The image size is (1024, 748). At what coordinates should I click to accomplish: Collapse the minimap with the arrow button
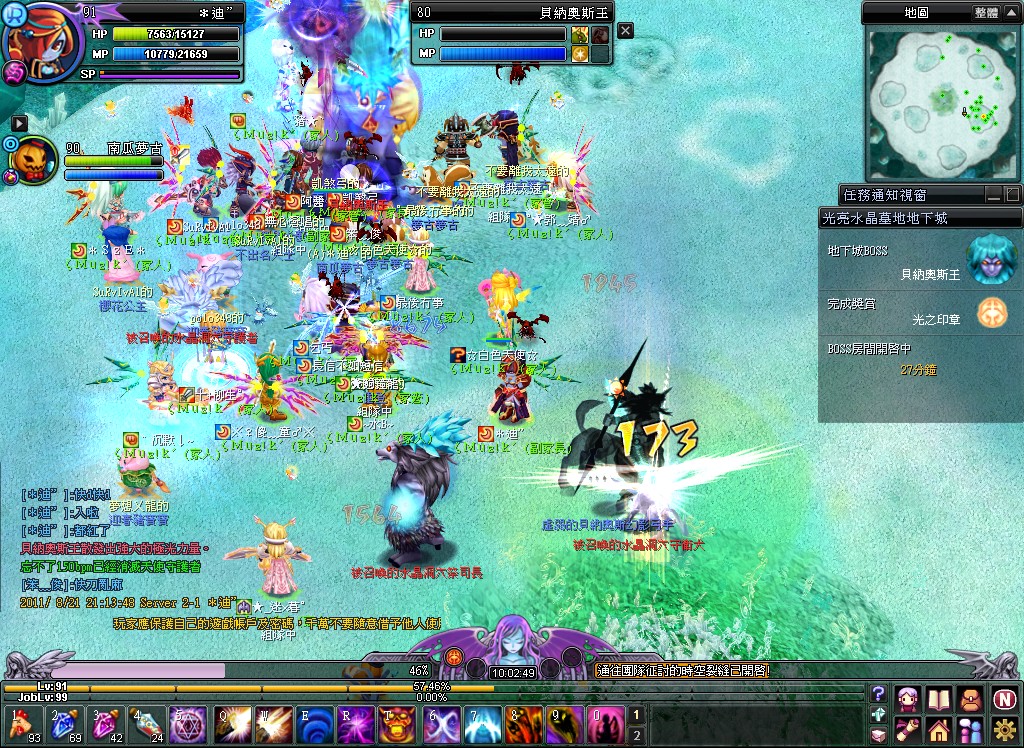click(1010, 13)
